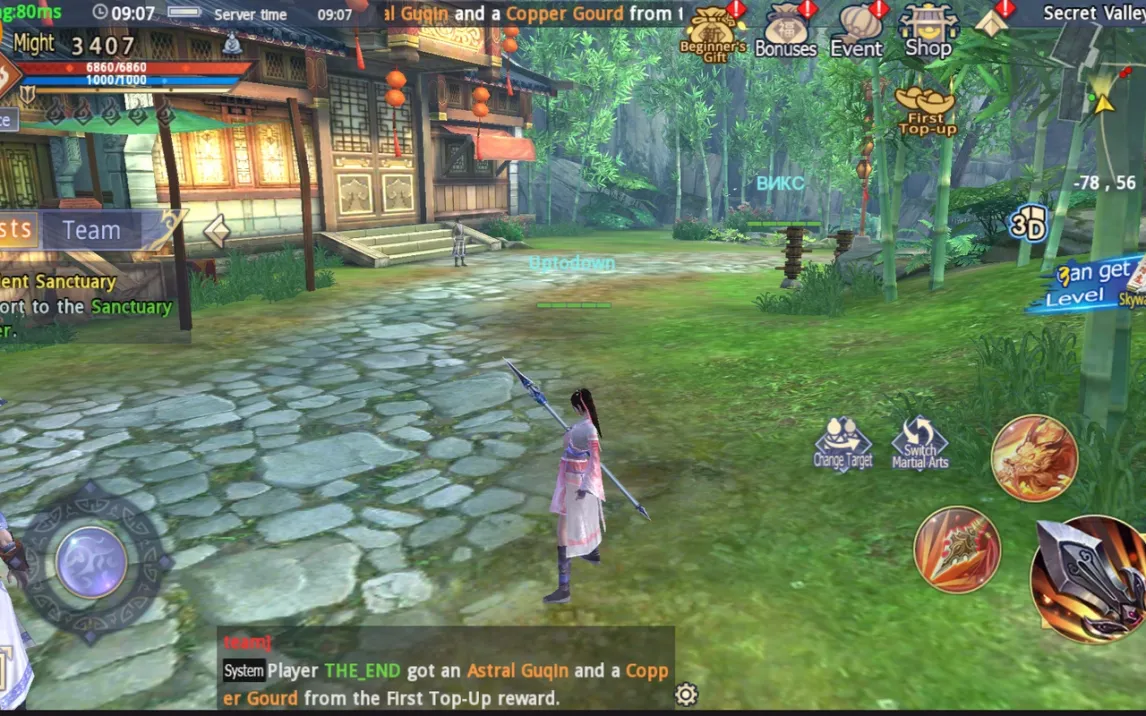Screen dimensions: 1146x716
Task: Toggle the 3D camera view button
Action: pos(1027,225)
